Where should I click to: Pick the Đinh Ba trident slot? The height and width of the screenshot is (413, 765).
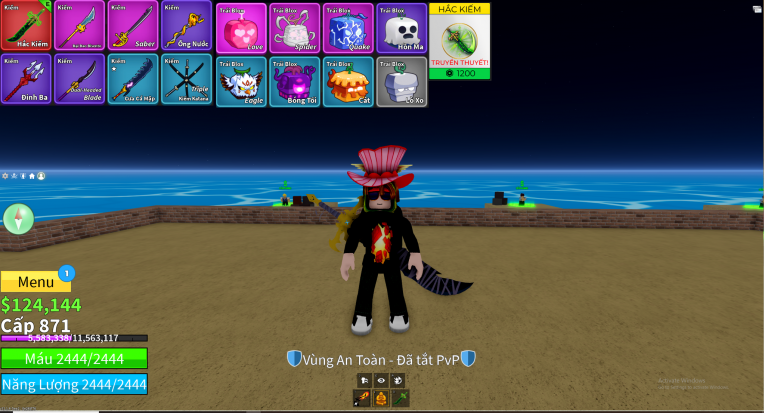26,80
